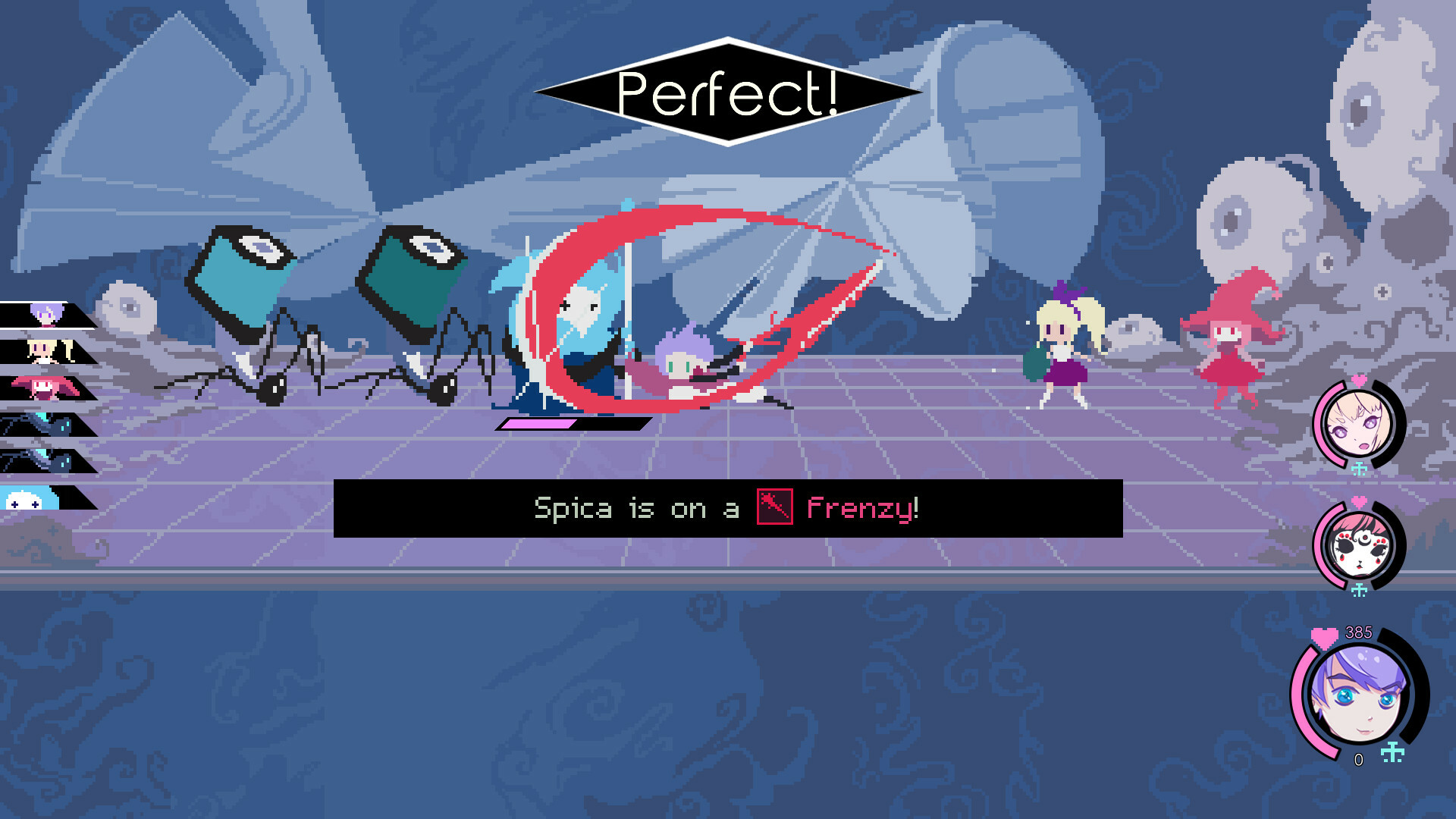Select the blonde girl entry in turn order
The image size is (1456, 819).
tap(42, 349)
